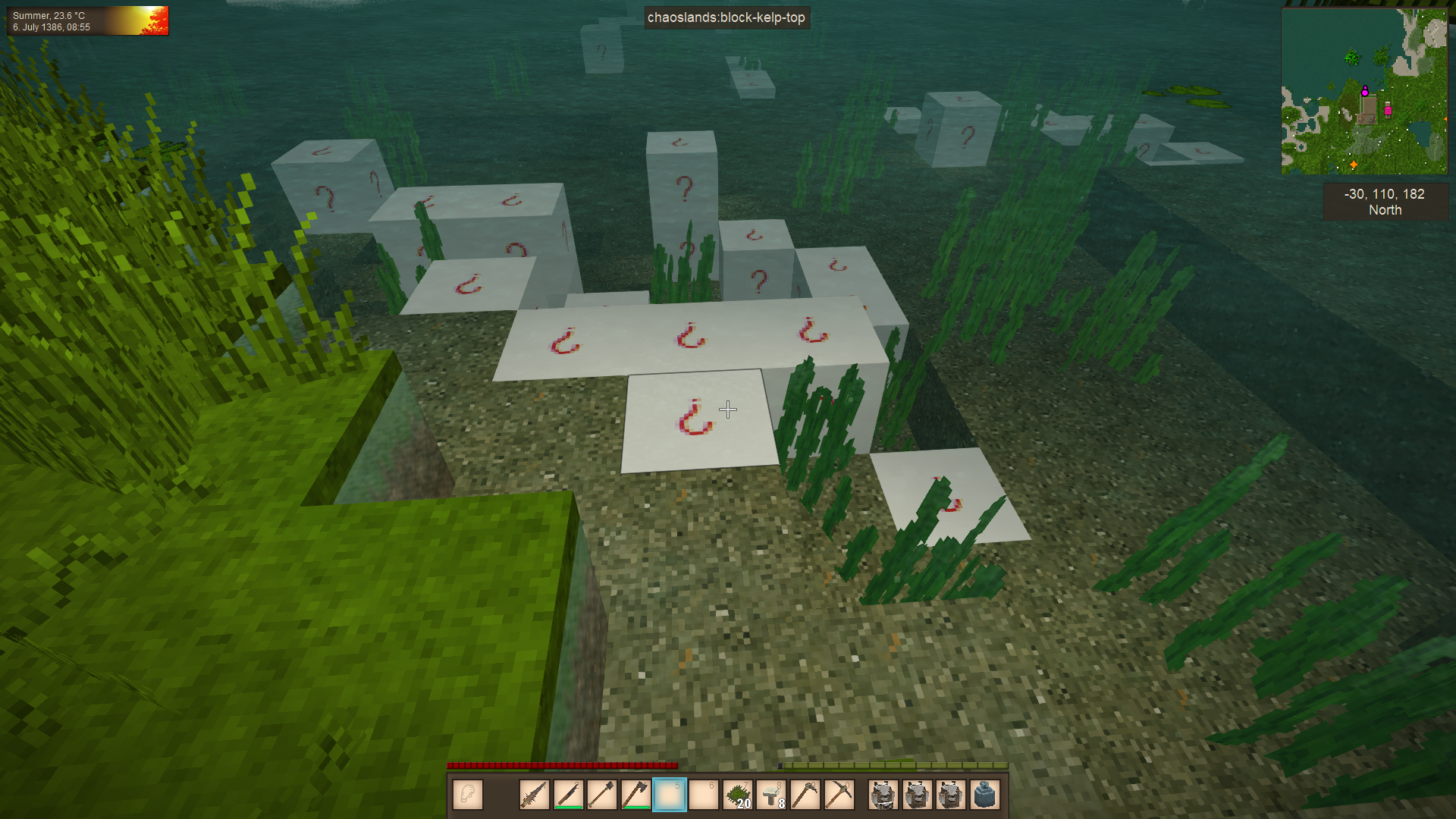Image resolution: width=1456 pixels, height=819 pixels.
Task: Click the highlighted empty hotbar slot 5
Action: [x=670, y=795]
